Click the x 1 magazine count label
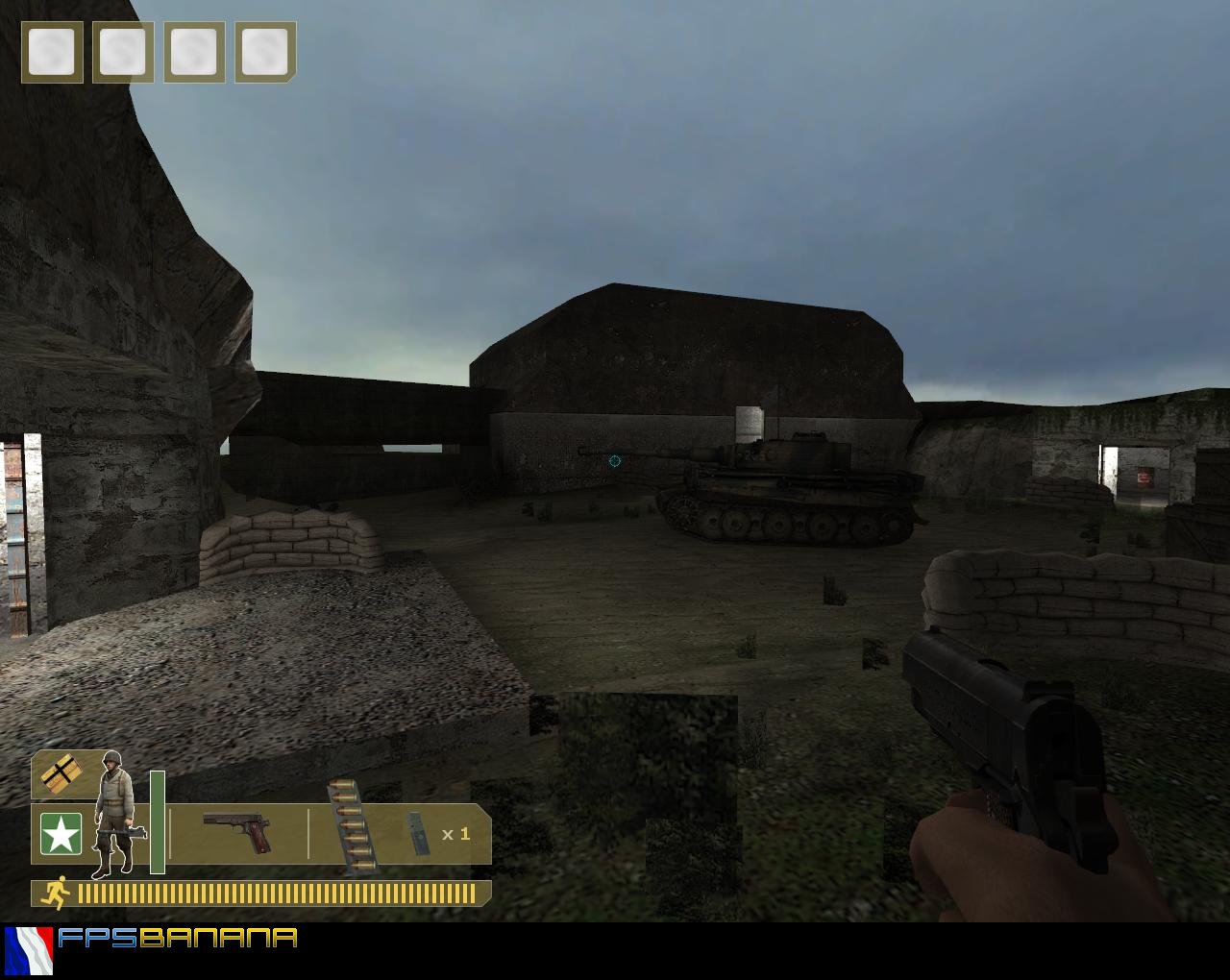 pos(455,835)
